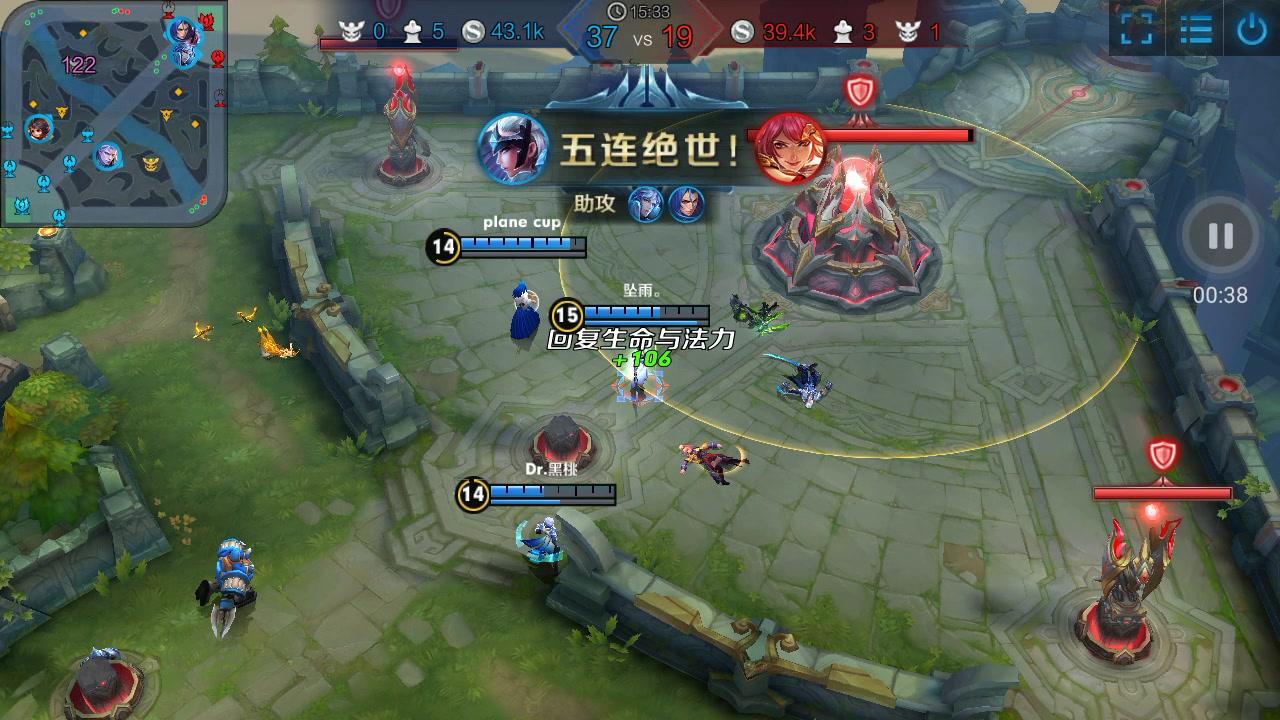Click the first assist hero icon beside 助攻
This screenshot has width=1280, height=720.
pos(644,203)
